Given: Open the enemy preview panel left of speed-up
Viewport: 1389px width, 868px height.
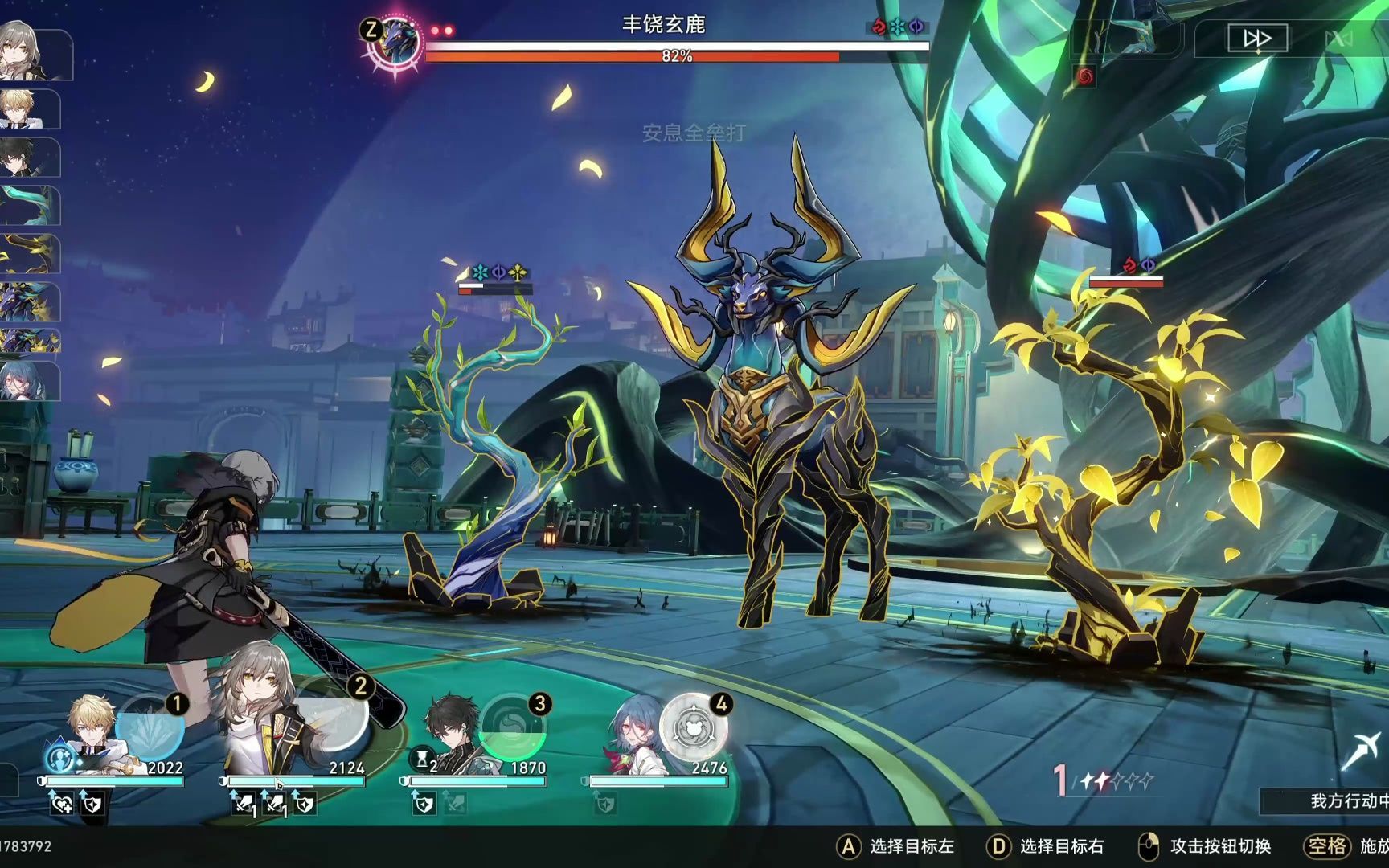Looking at the screenshot, I should [x=1127, y=38].
